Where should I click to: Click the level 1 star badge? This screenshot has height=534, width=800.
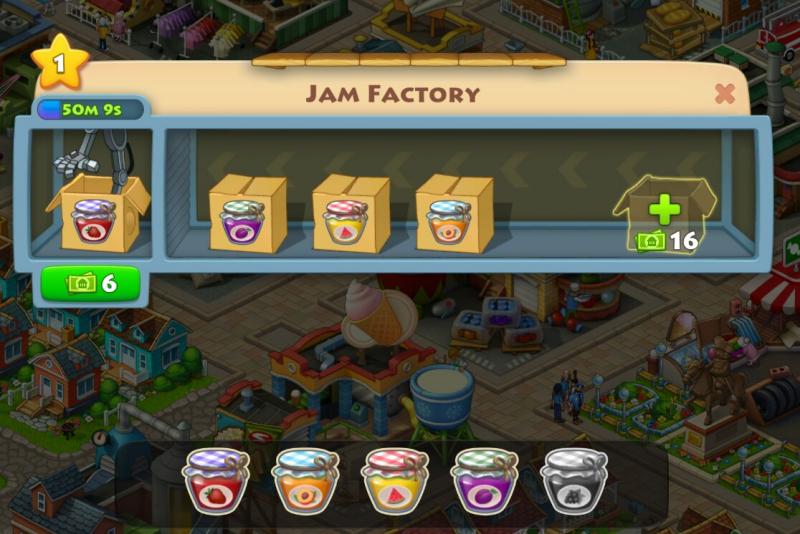coord(59,63)
